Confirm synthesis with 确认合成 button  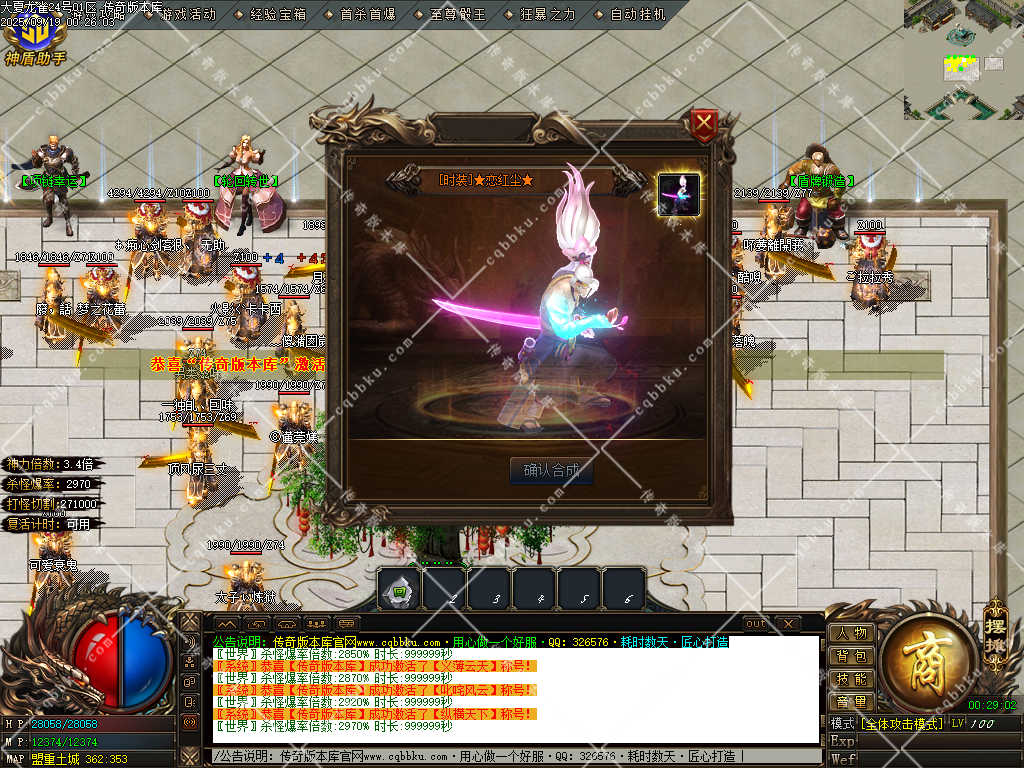(551, 471)
